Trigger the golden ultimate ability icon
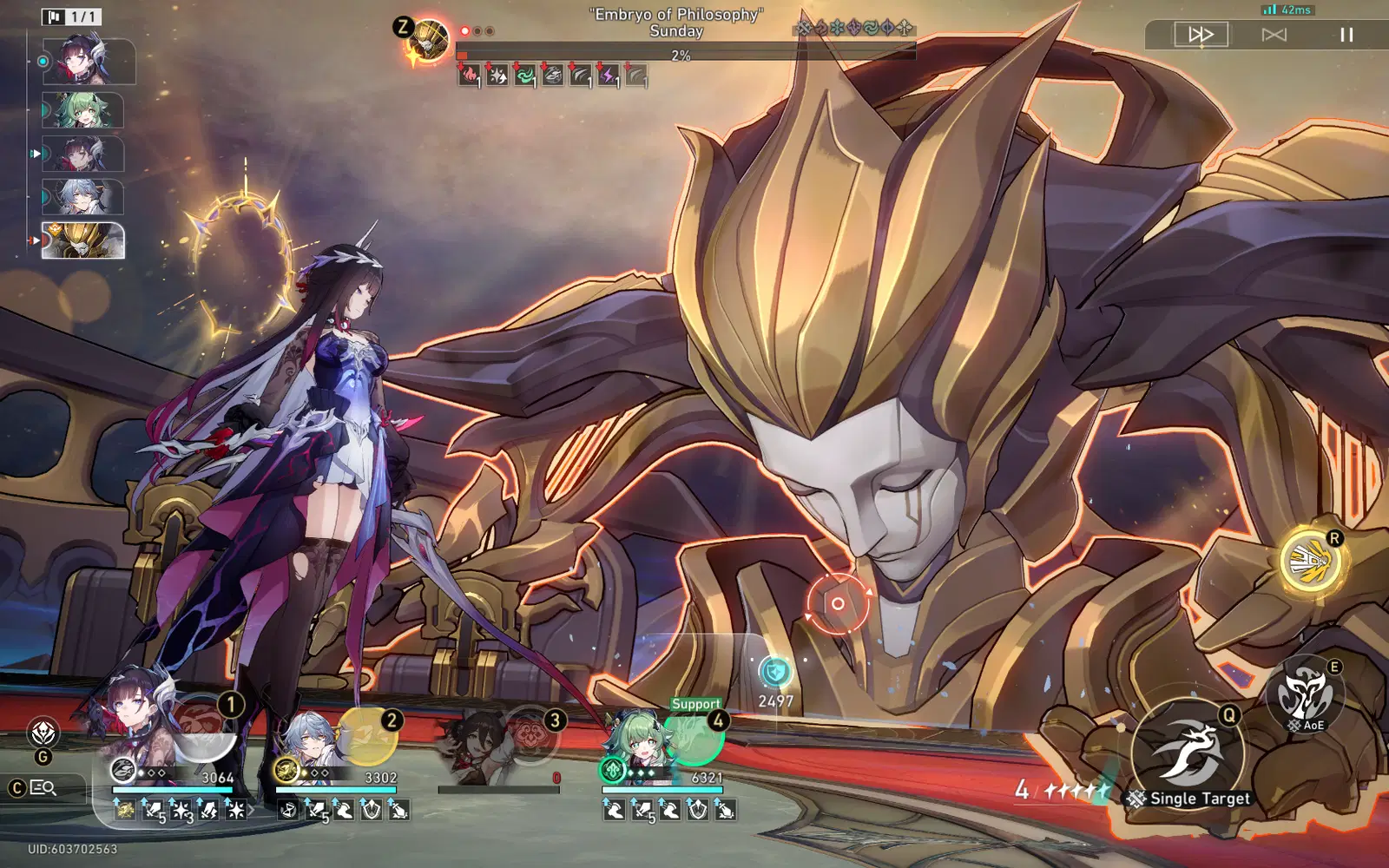The height and width of the screenshot is (868, 1389). [x=1311, y=561]
